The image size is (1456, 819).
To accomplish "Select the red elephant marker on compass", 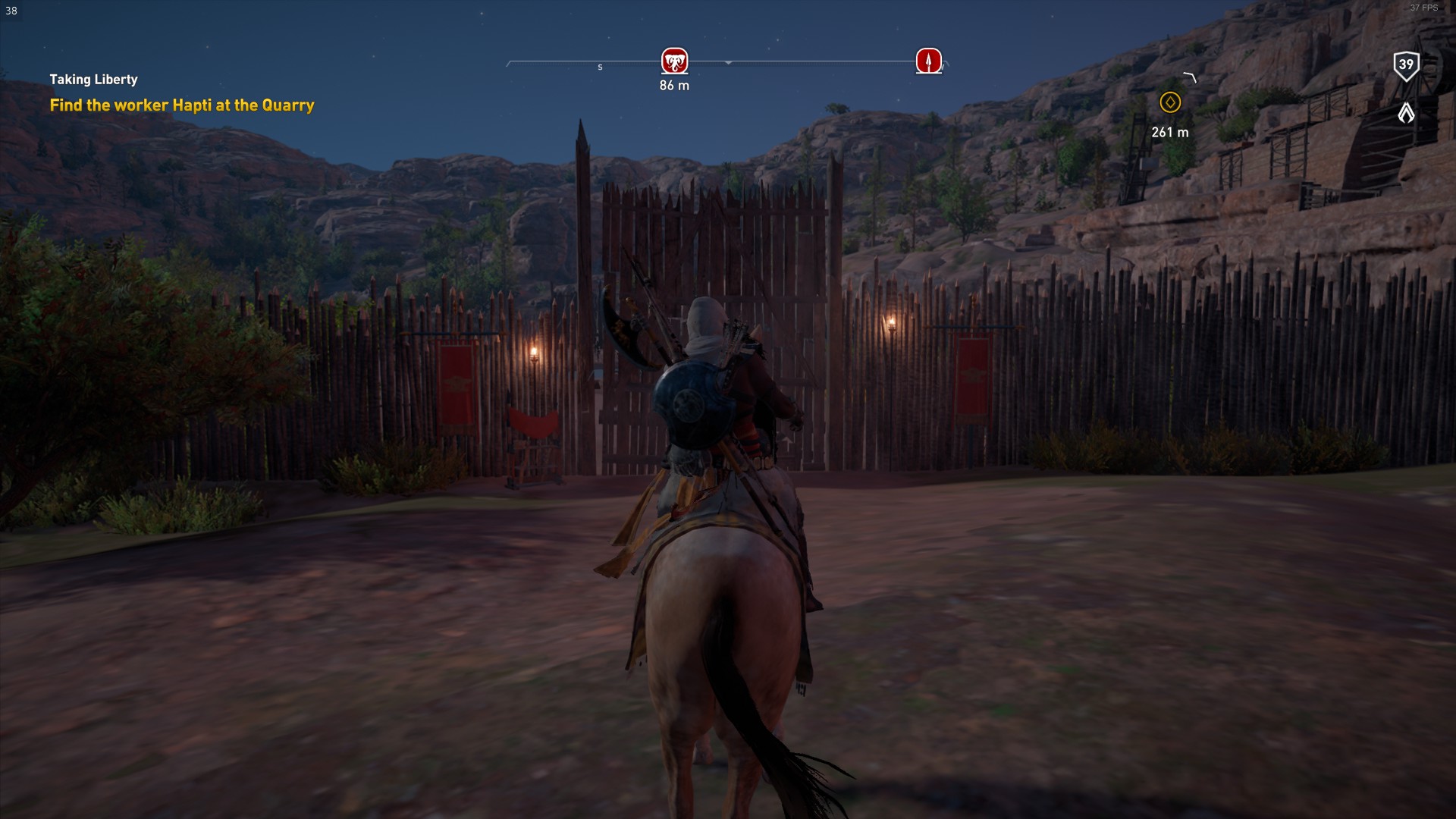I will 674,61.
